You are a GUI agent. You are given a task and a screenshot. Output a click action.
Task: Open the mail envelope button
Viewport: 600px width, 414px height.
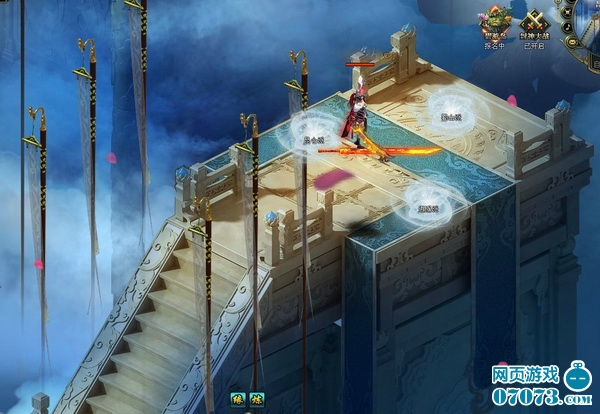[572, 41]
